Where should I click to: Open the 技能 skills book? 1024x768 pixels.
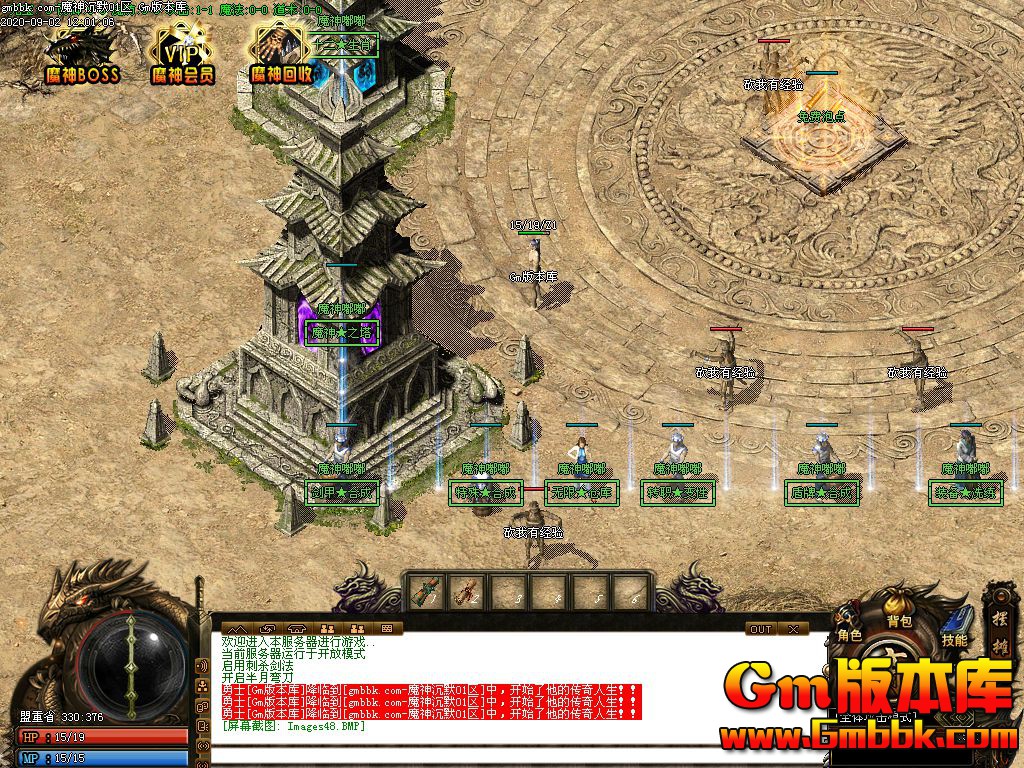[x=955, y=627]
